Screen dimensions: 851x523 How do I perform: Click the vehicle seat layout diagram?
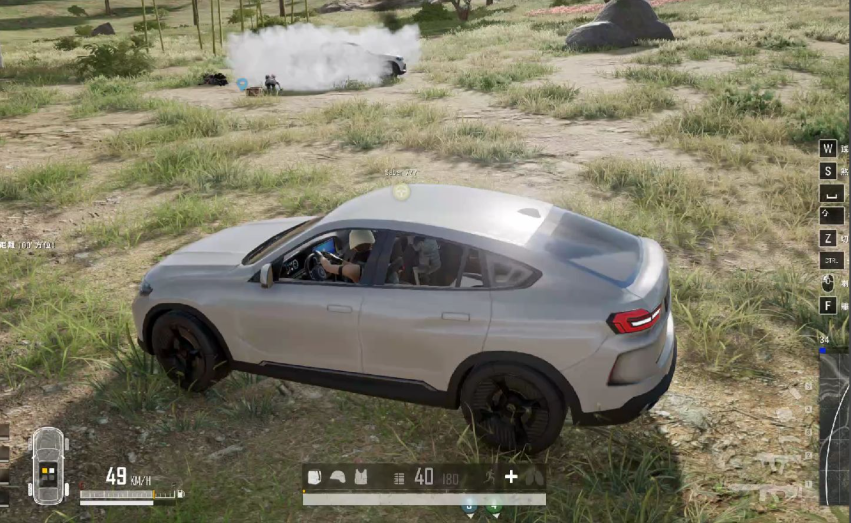[x=47, y=466]
